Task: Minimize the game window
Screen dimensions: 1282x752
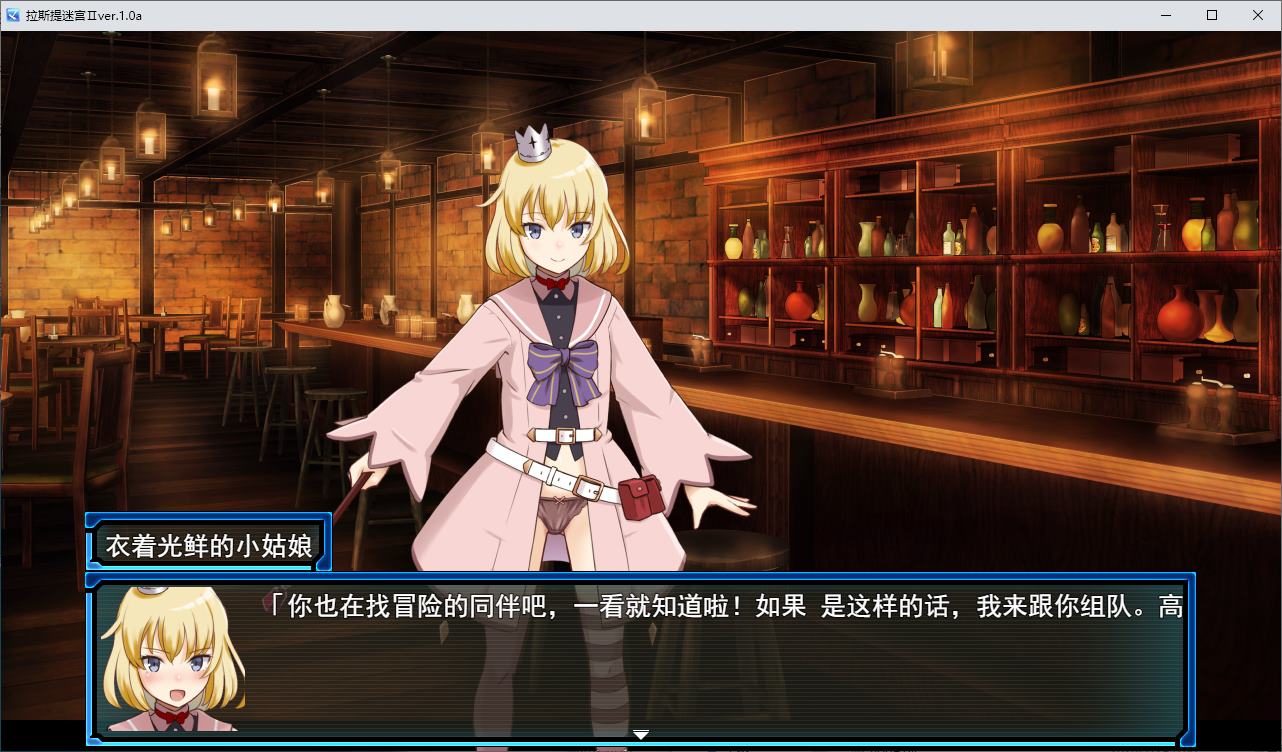Action: coord(1166,15)
